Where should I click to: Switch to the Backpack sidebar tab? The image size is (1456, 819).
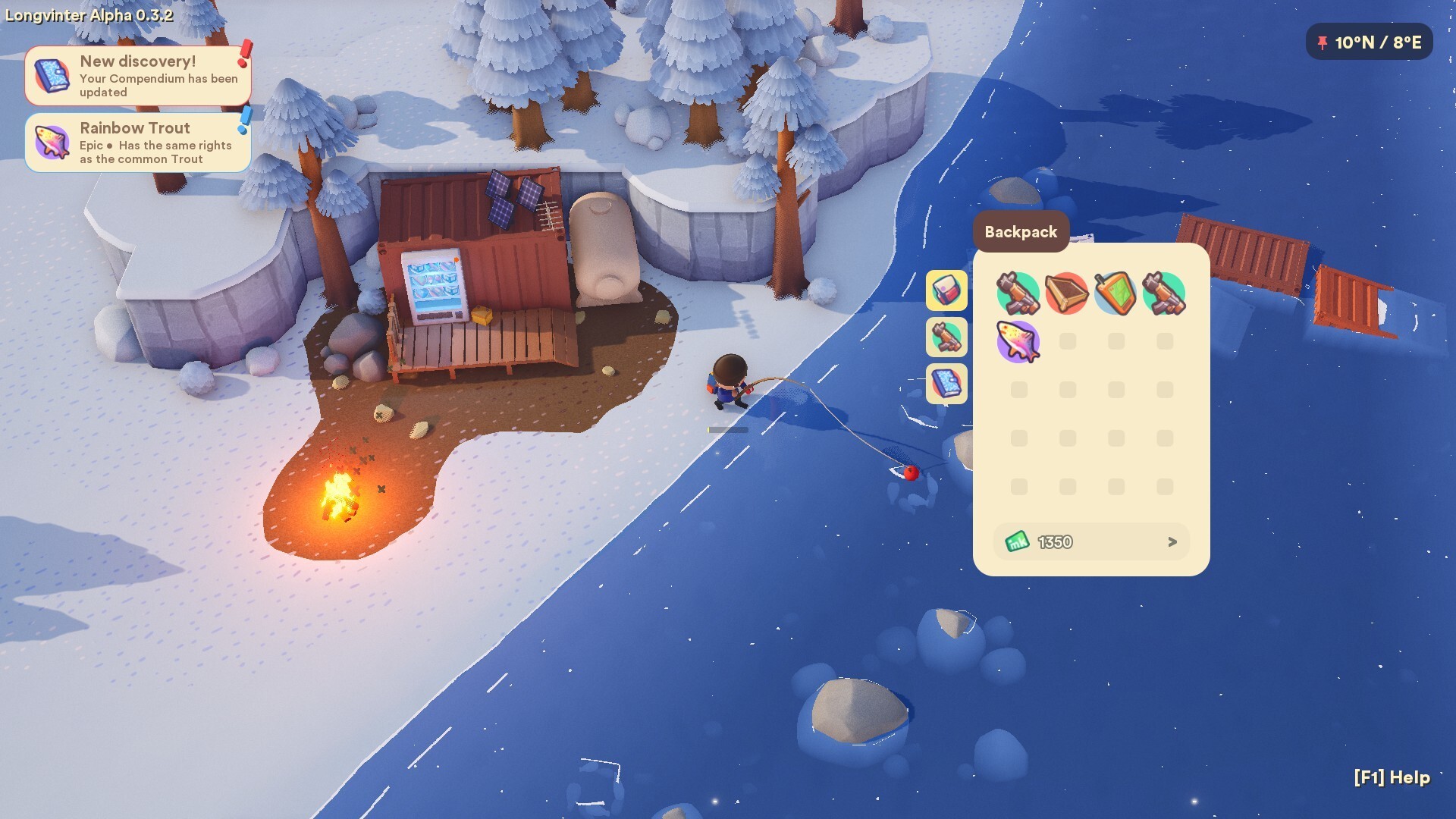pyautogui.click(x=946, y=290)
